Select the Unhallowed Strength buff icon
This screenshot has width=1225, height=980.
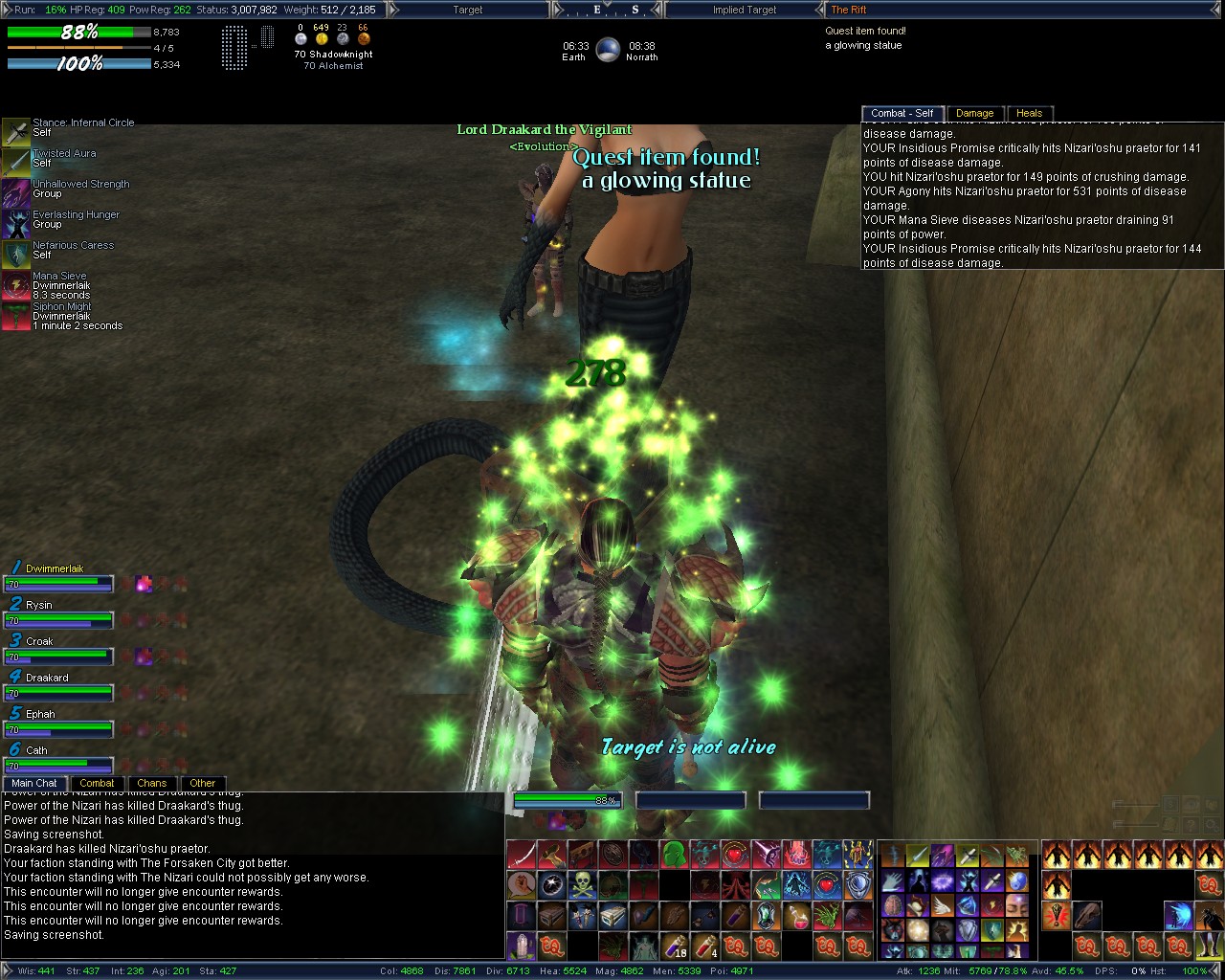pos(15,193)
